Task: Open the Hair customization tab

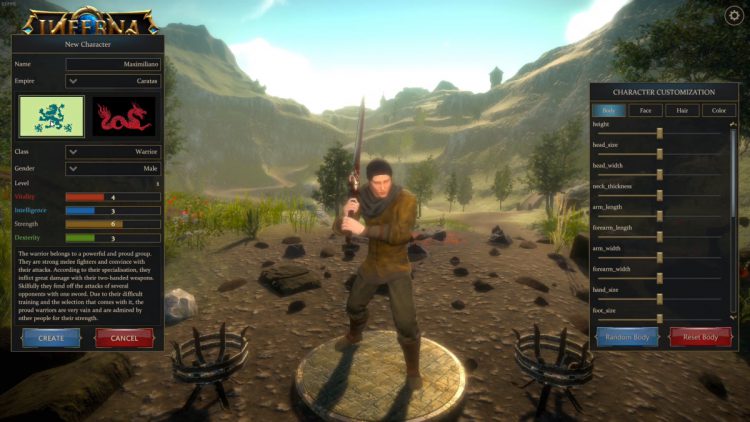Action: tap(681, 111)
